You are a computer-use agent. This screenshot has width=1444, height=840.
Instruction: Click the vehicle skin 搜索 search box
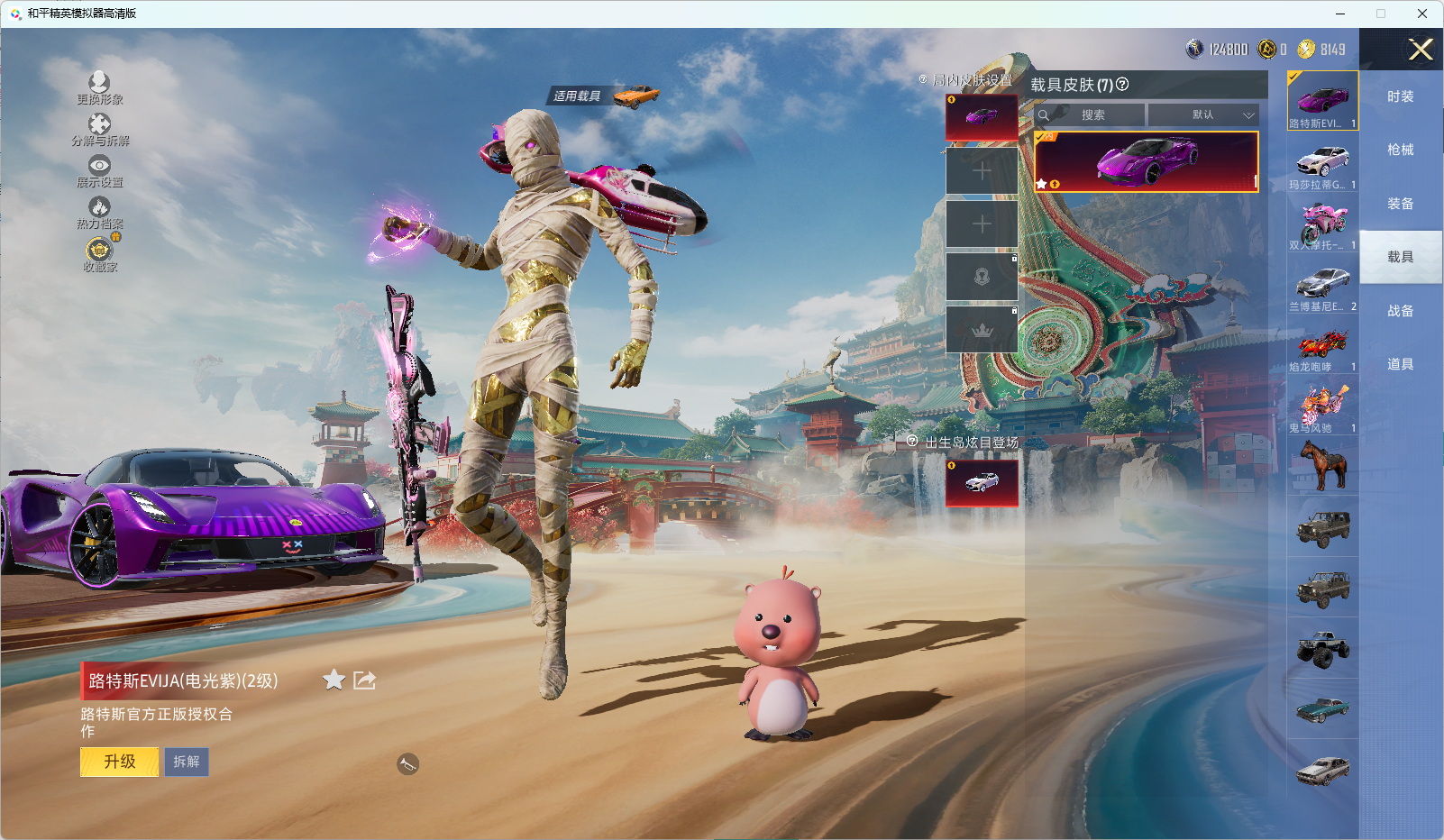tap(1091, 115)
